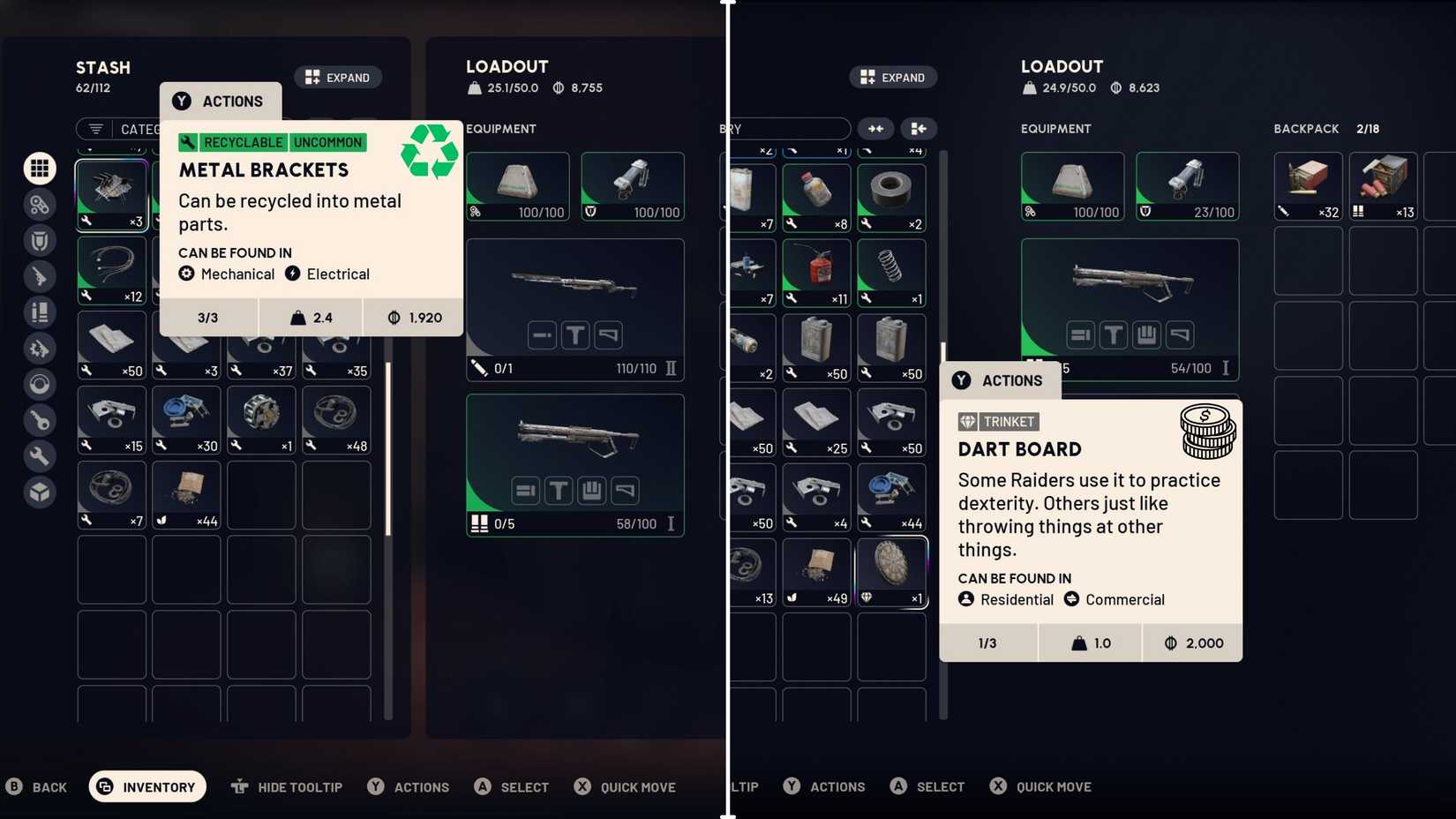
Task: Open the shield armor category filter
Action: tap(40, 240)
